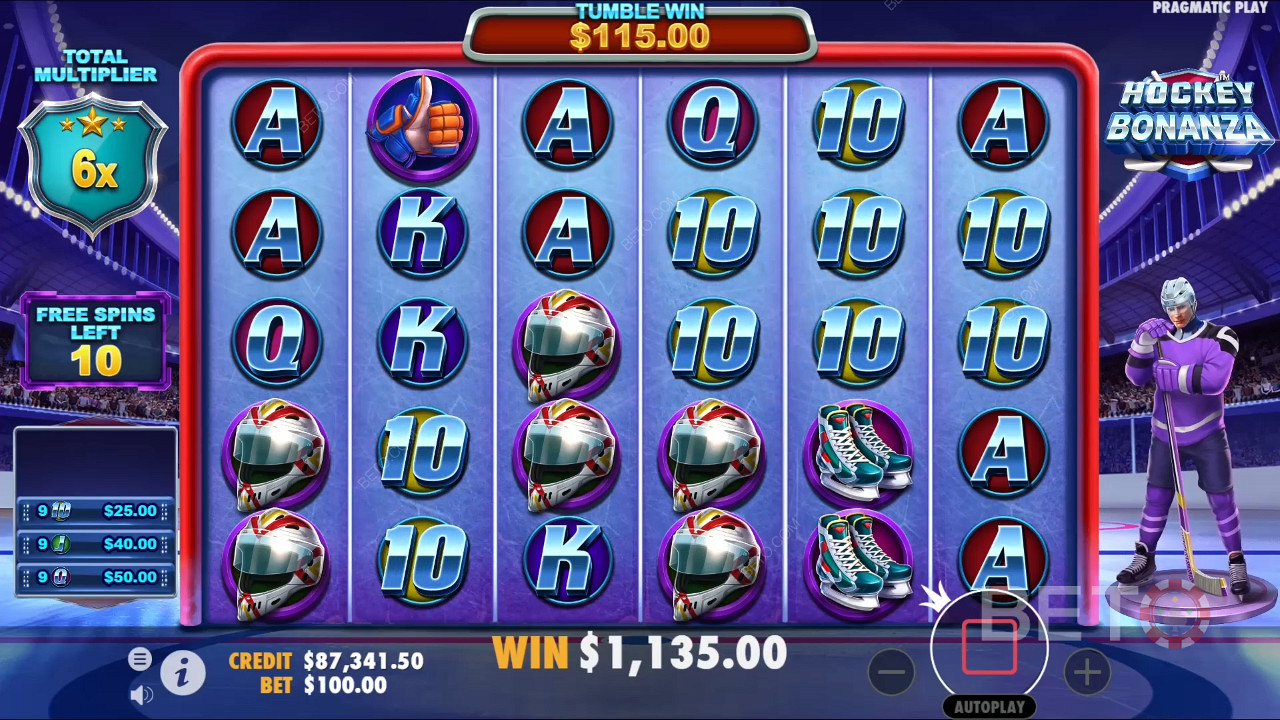
Task: Increase bet with the plus button
Action: (x=1087, y=672)
